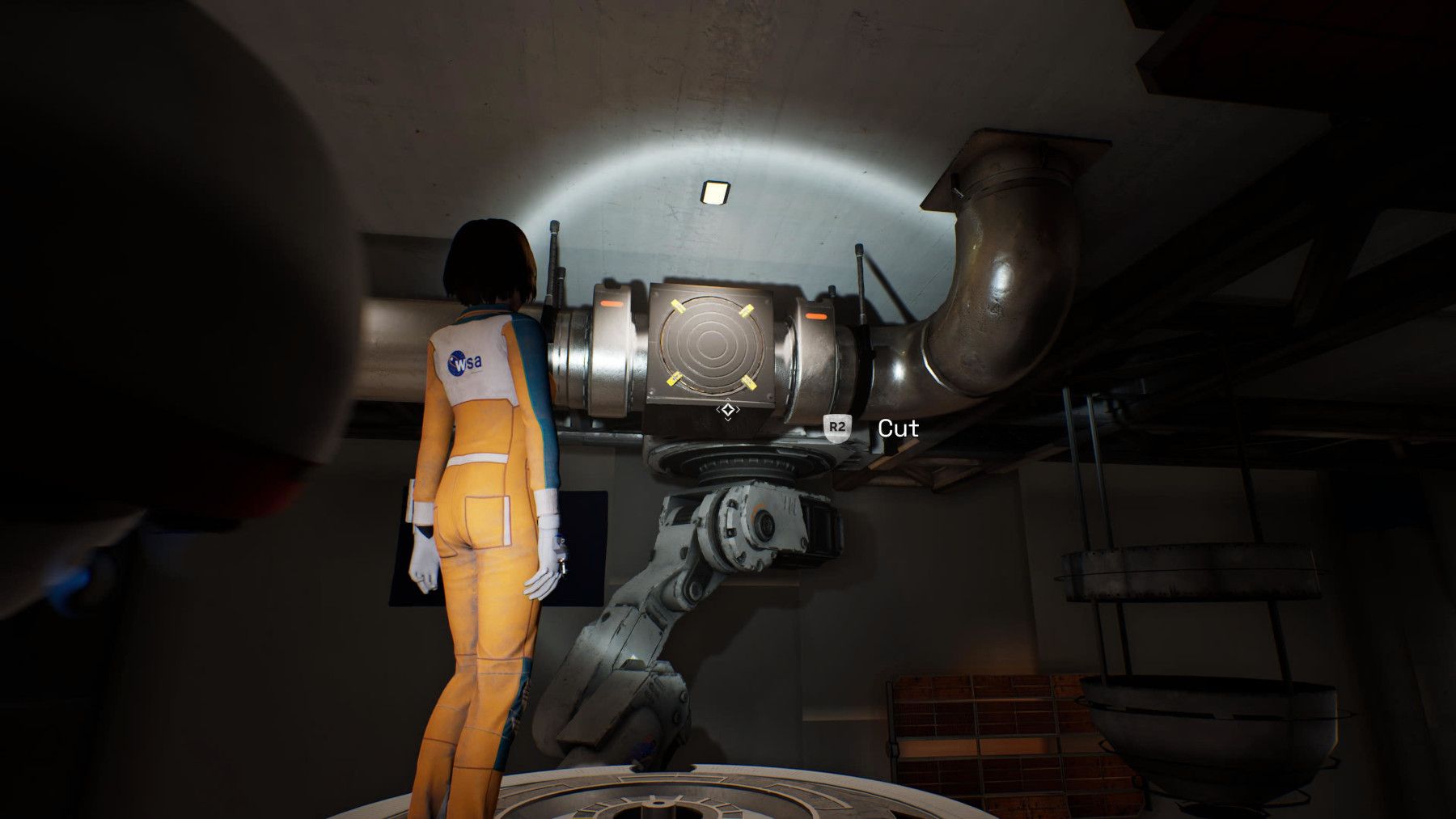Screen dimensions: 1456x819
Task: Select the top-left yellow clamp tab
Action: click(677, 306)
